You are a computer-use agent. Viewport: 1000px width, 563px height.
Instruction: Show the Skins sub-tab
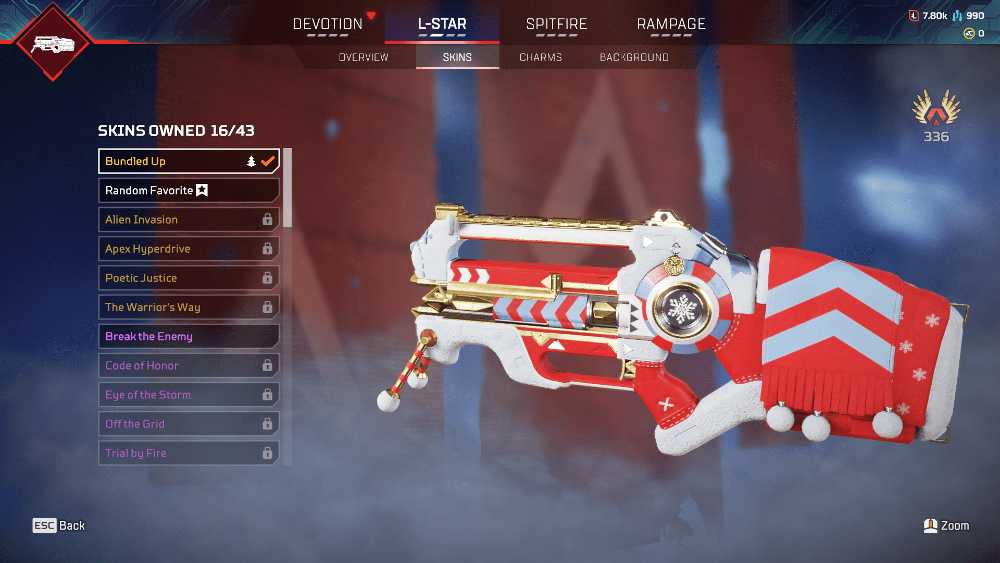(457, 57)
